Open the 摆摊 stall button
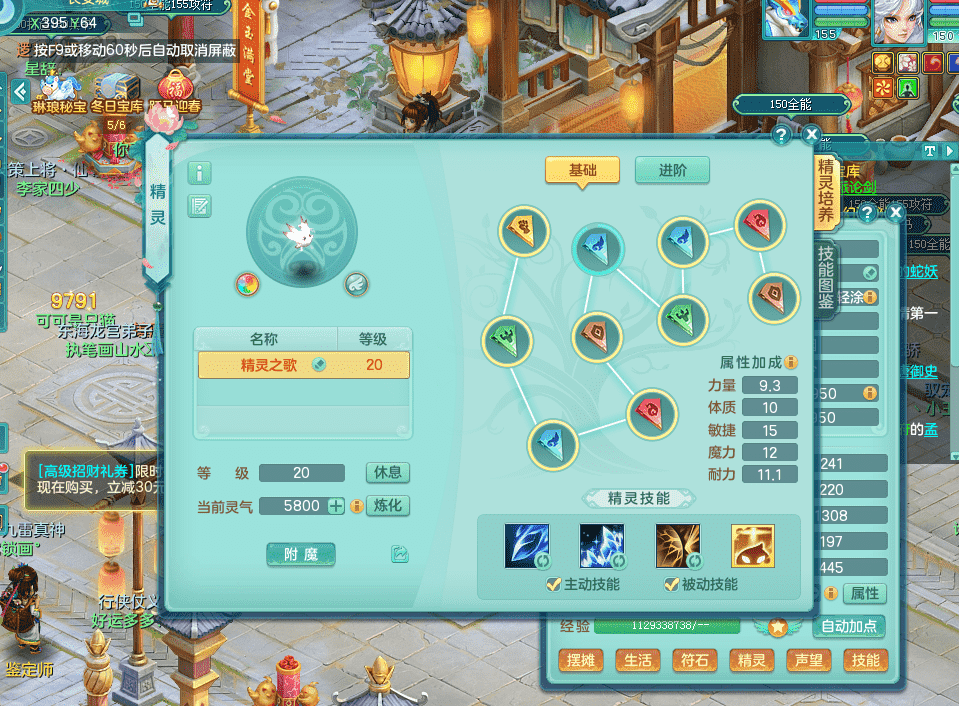 [x=581, y=661]
